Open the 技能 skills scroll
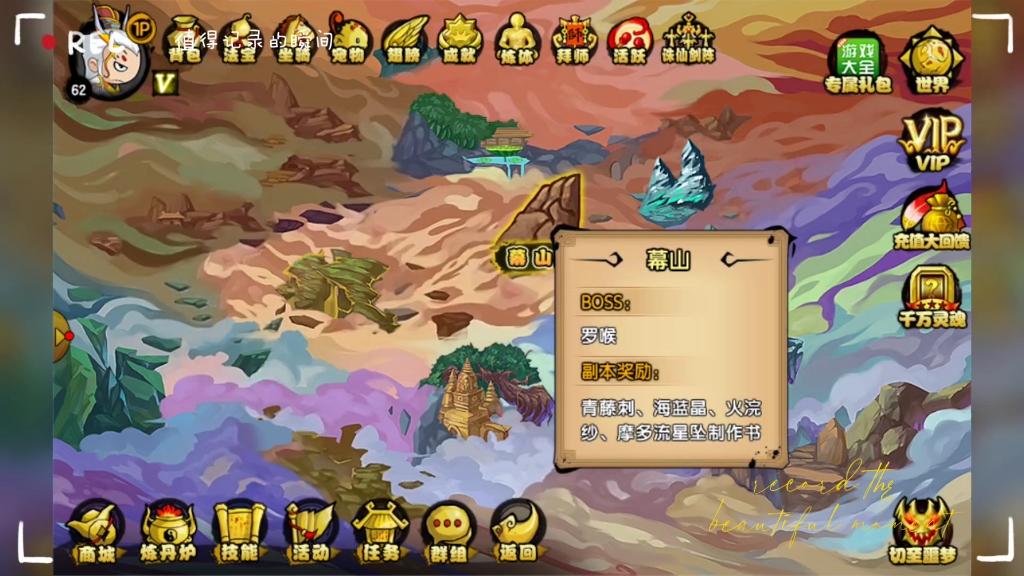The image size is (1024, 576). [240, 531]
